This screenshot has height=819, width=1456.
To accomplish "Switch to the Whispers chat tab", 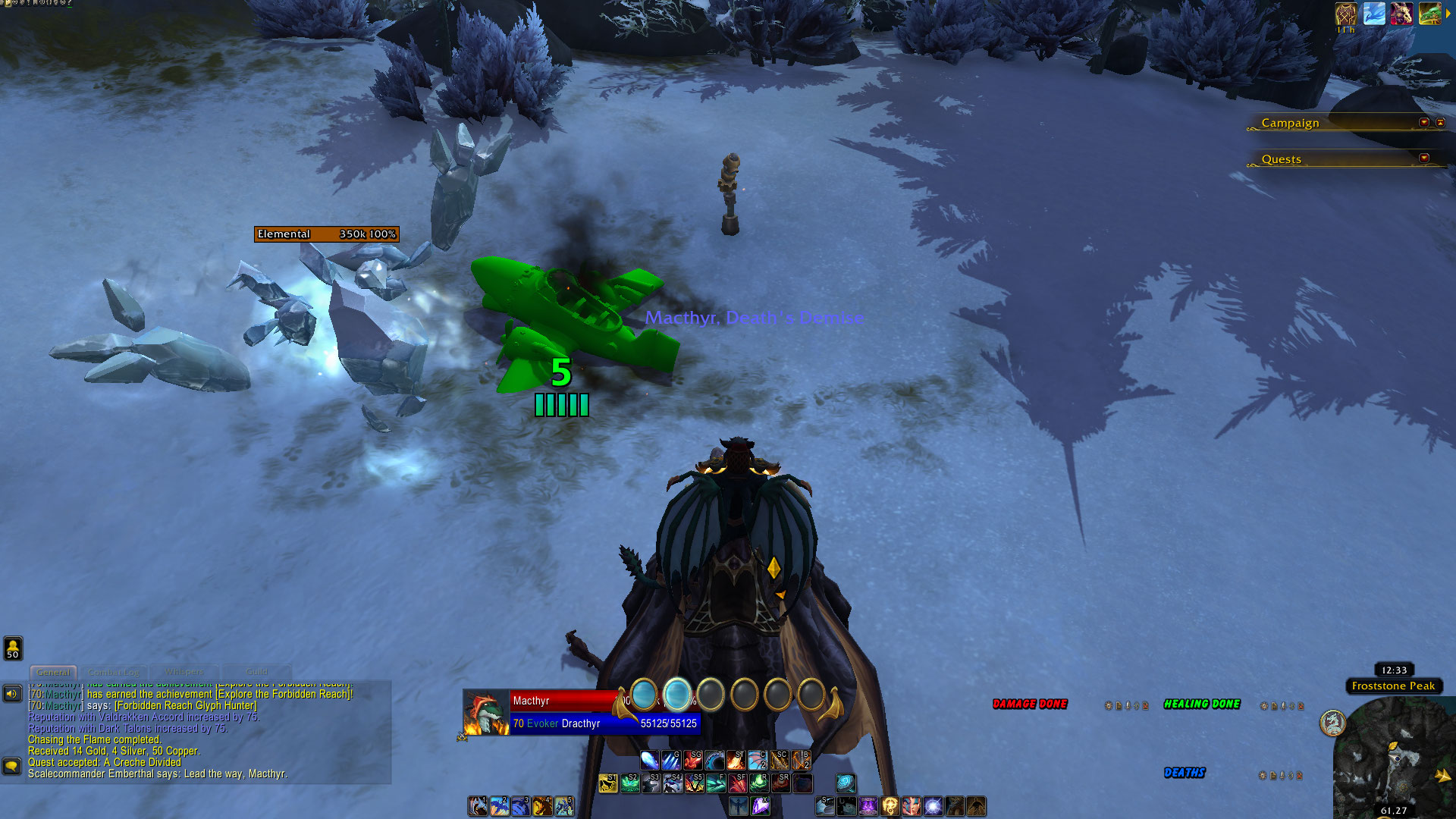I will point(184,672).
